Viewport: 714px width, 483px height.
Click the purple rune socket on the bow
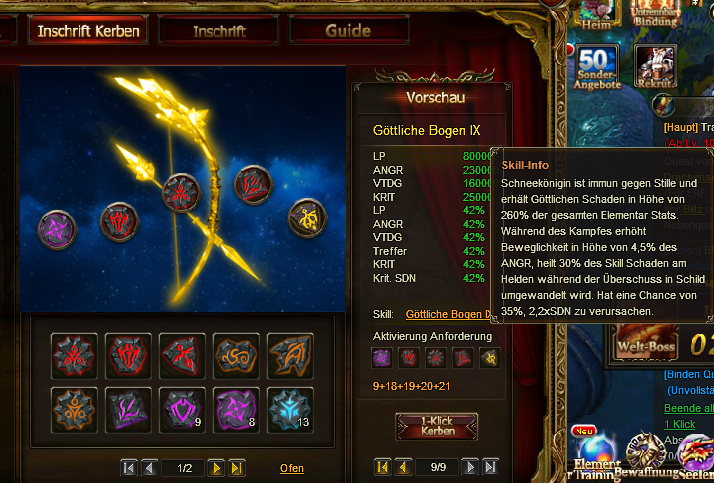[x=57, y=232]
